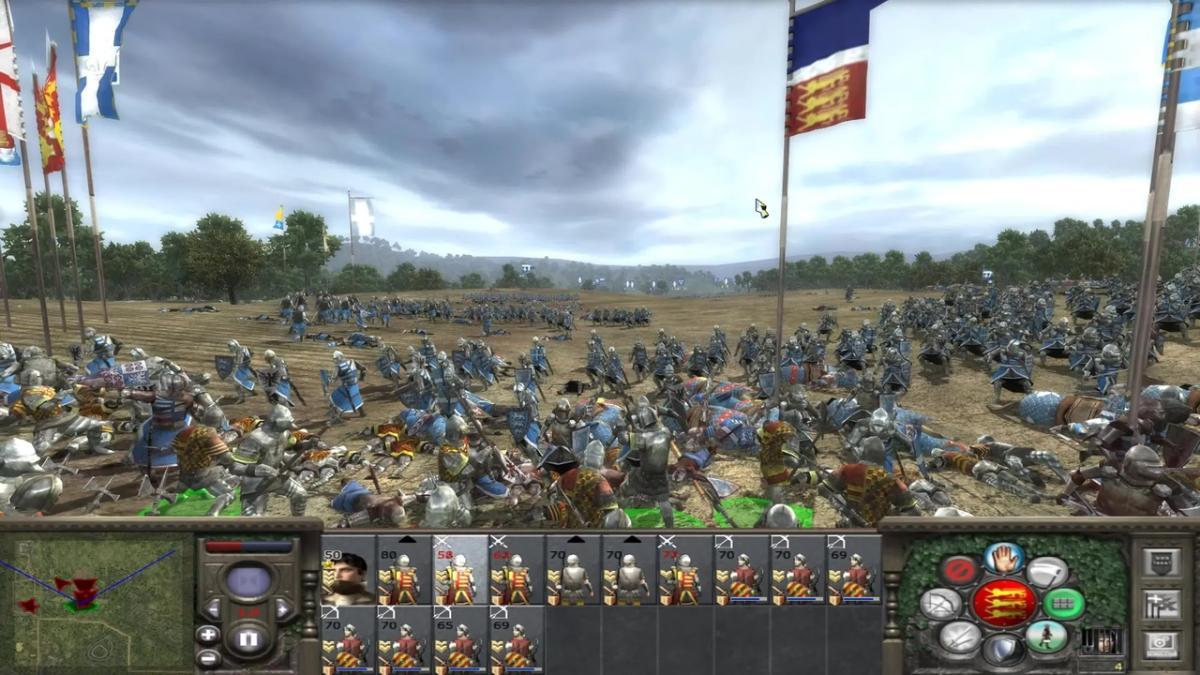Select the general's portrait unit card
This screenshot has height=675, width=1200.
click(x=348, y=570)
